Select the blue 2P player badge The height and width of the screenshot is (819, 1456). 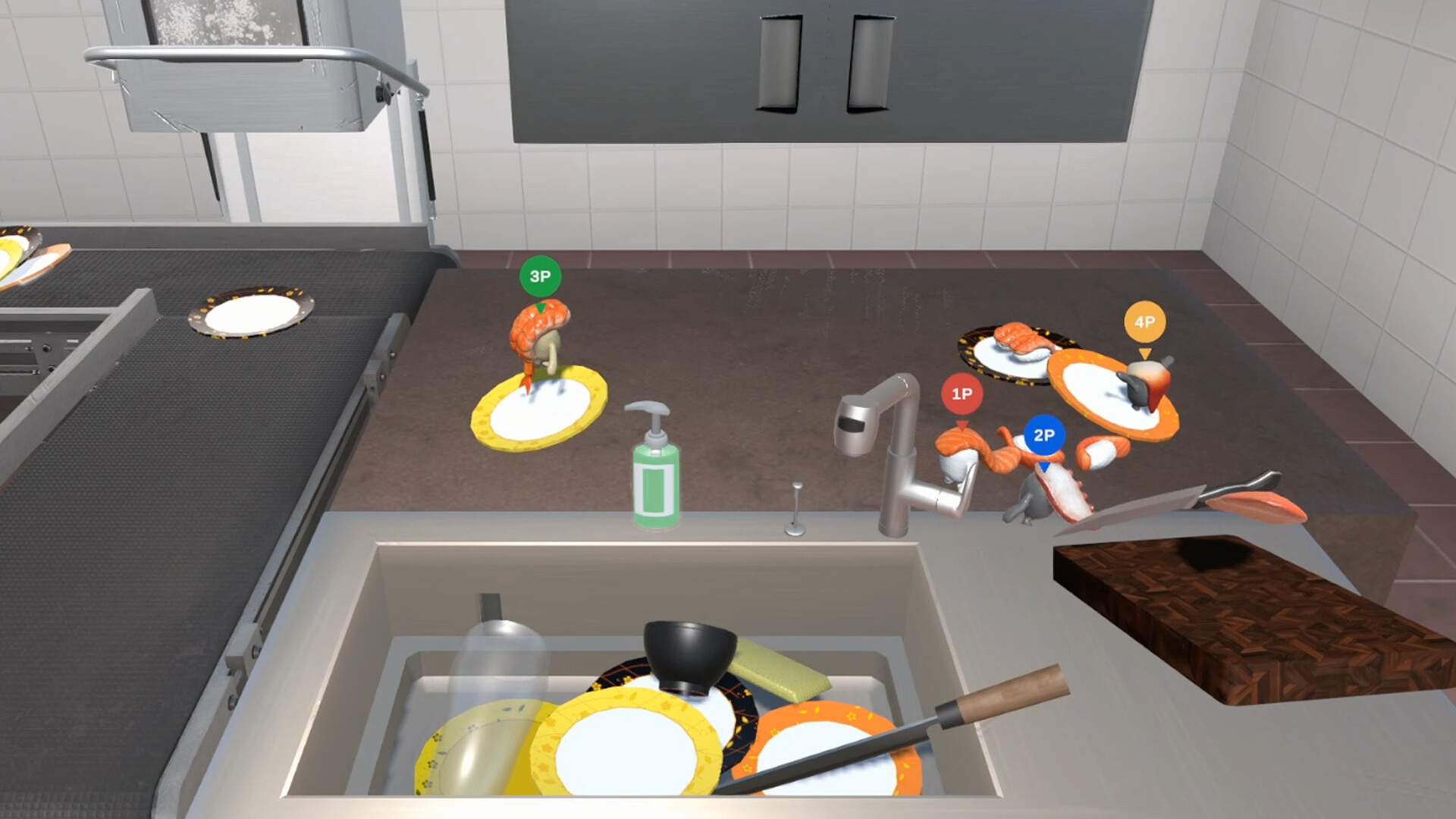pyautogui.click(x=1045, y=435)
